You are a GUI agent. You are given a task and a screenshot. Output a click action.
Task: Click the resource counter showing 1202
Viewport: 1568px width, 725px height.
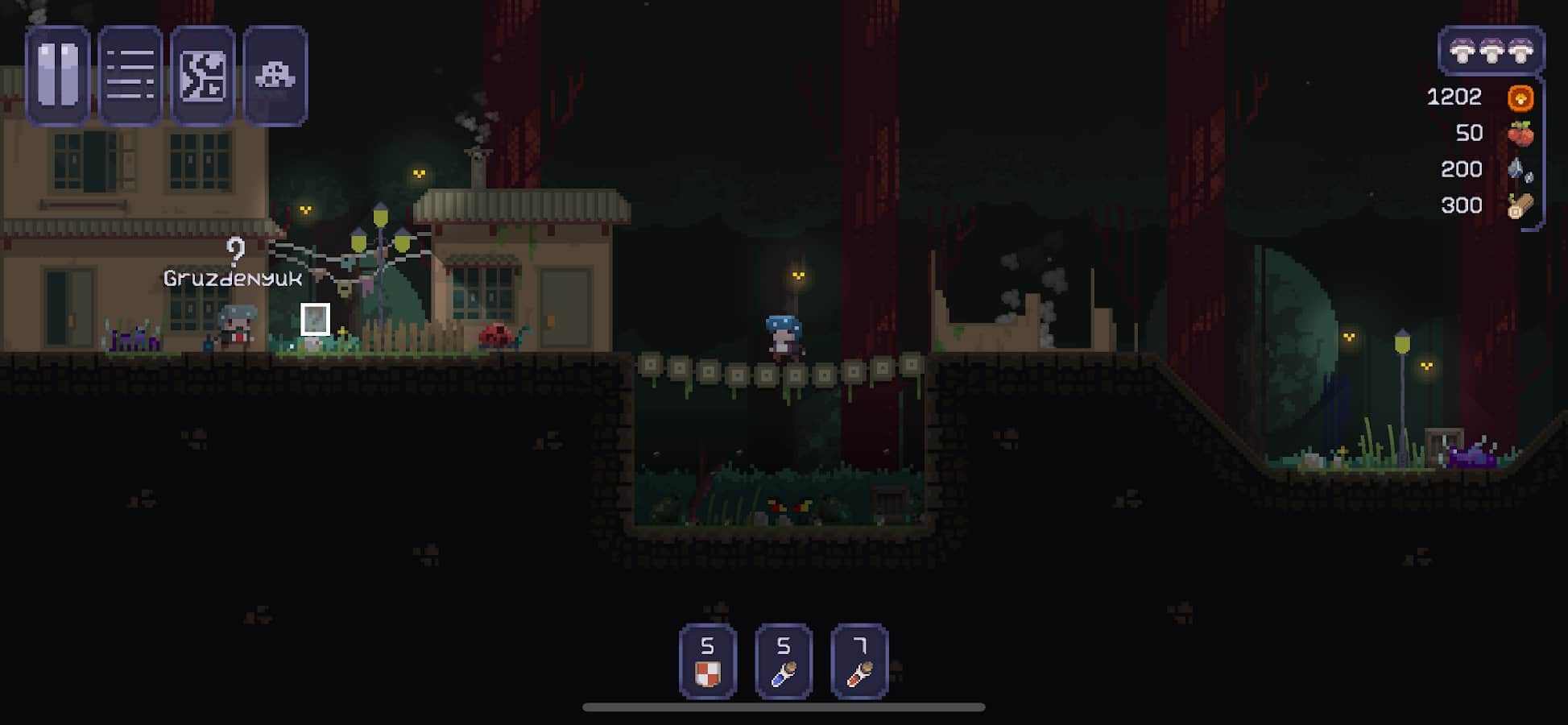pos(1454,97)
